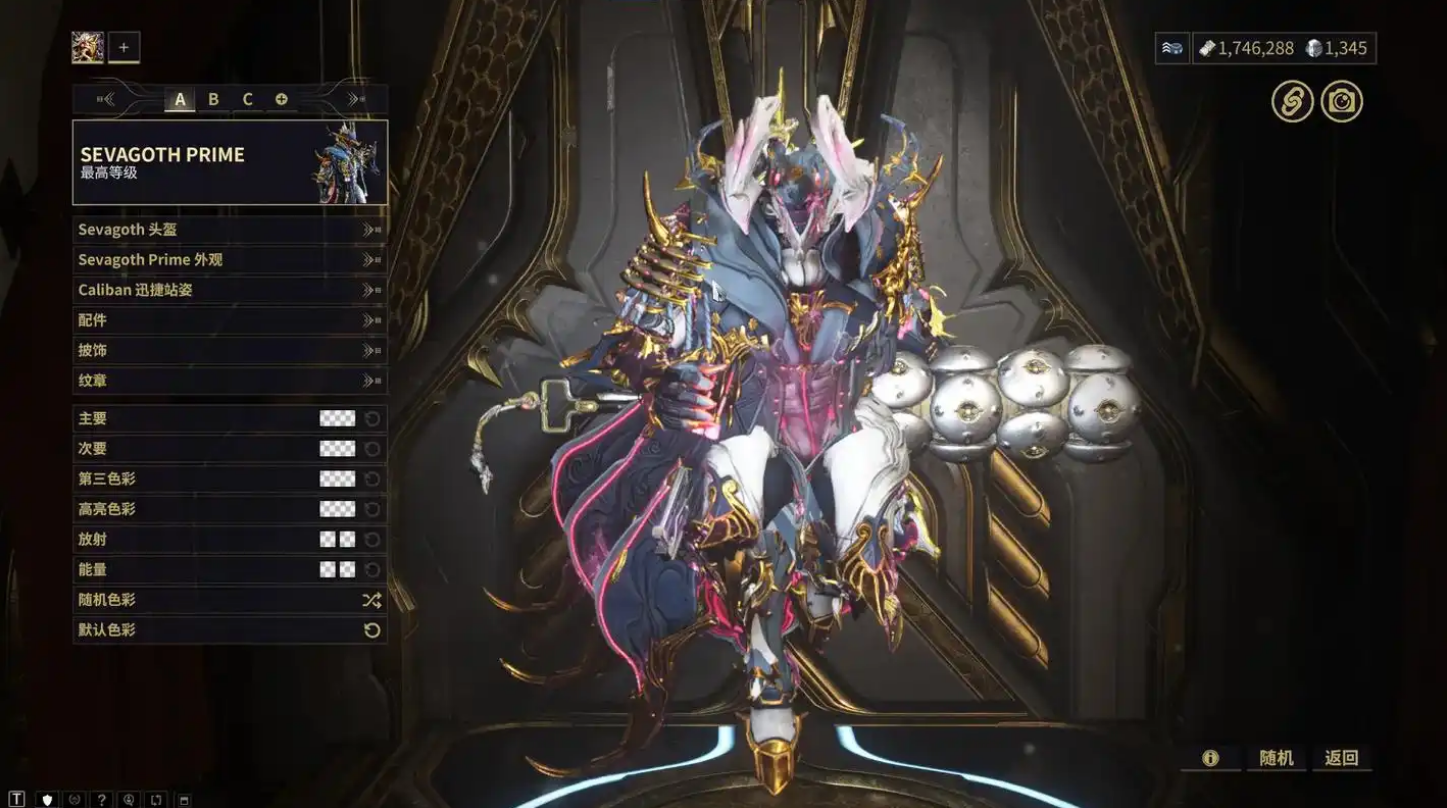Click the 随机 randomize button bottom right
Image resolution: width=1447 pixels, height=808 pixels.
[x=1276, y=758]
